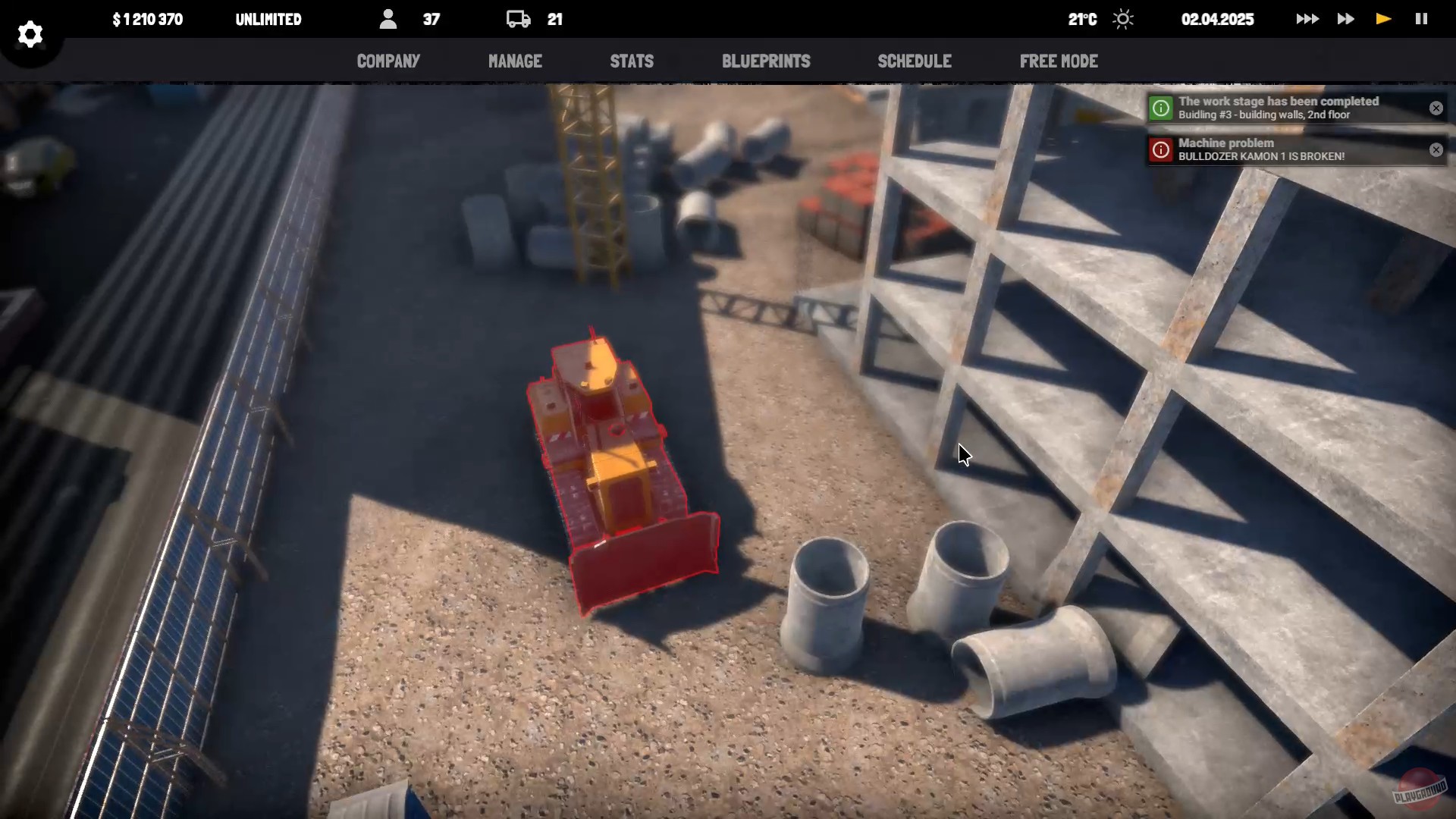Viewport: 1456px width, 819px height.
Task: Activate triple-arrow fastest speed icon
Action: click(1307, 19)
